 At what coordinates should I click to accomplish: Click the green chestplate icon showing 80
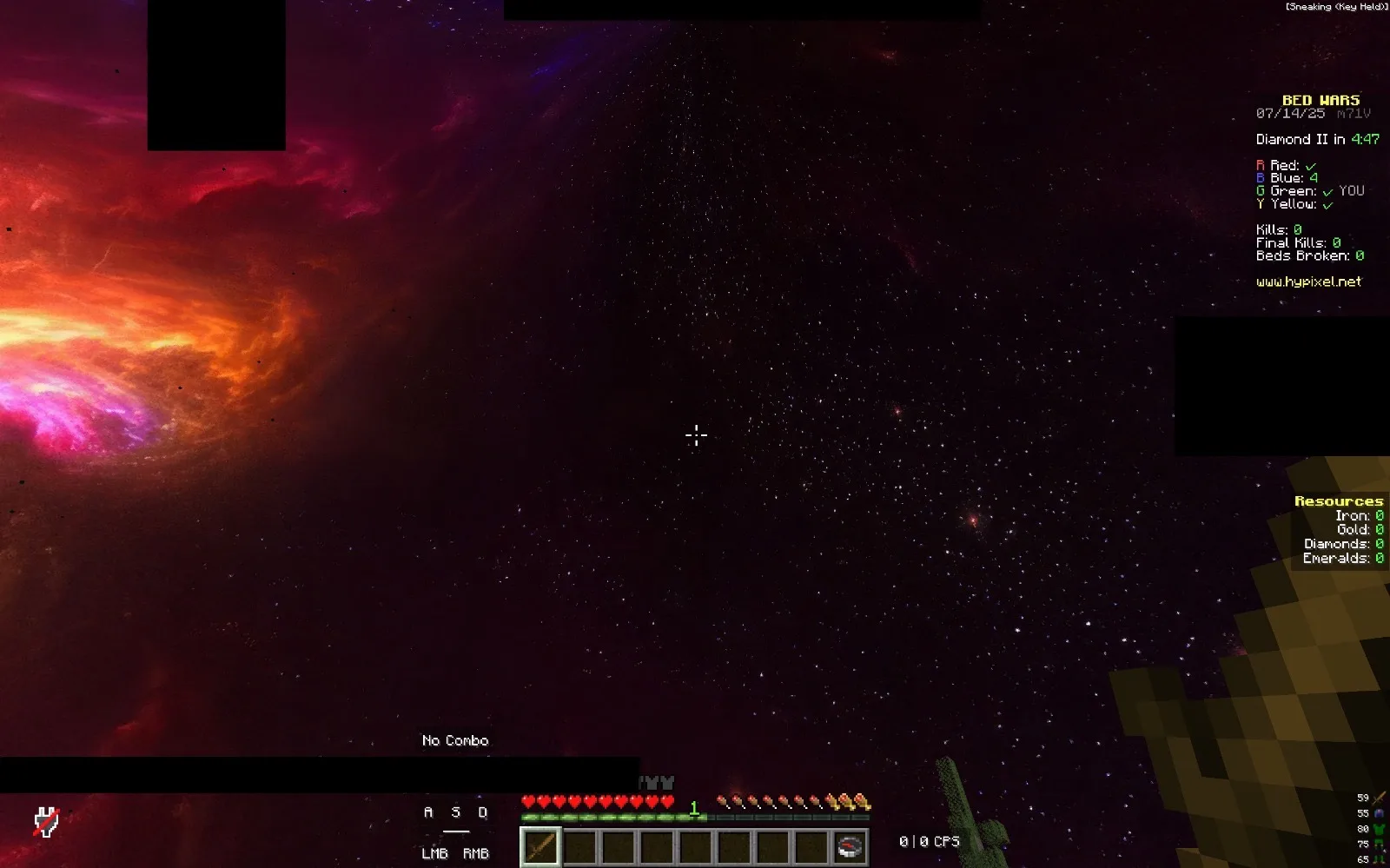coord(1379,829)
